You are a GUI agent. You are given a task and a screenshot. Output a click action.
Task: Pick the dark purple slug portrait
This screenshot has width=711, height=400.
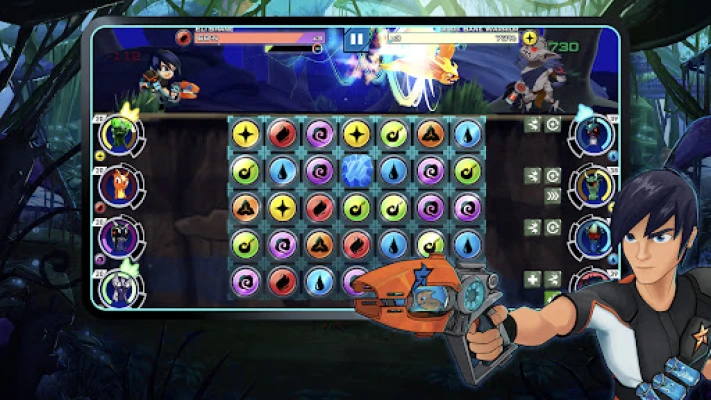click(x=119, y=237)
